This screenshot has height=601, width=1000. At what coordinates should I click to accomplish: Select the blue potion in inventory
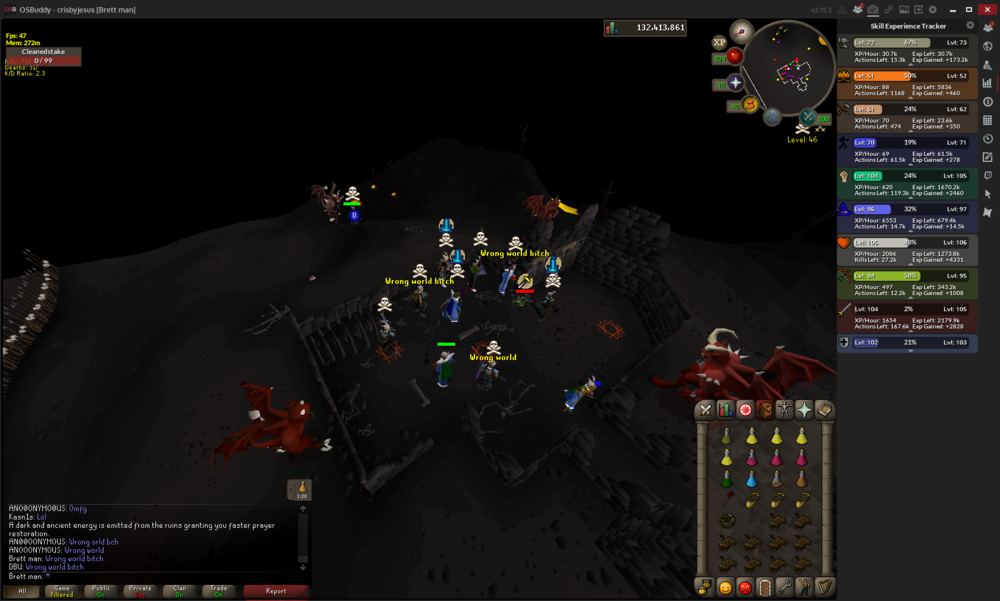coord(752,480)
